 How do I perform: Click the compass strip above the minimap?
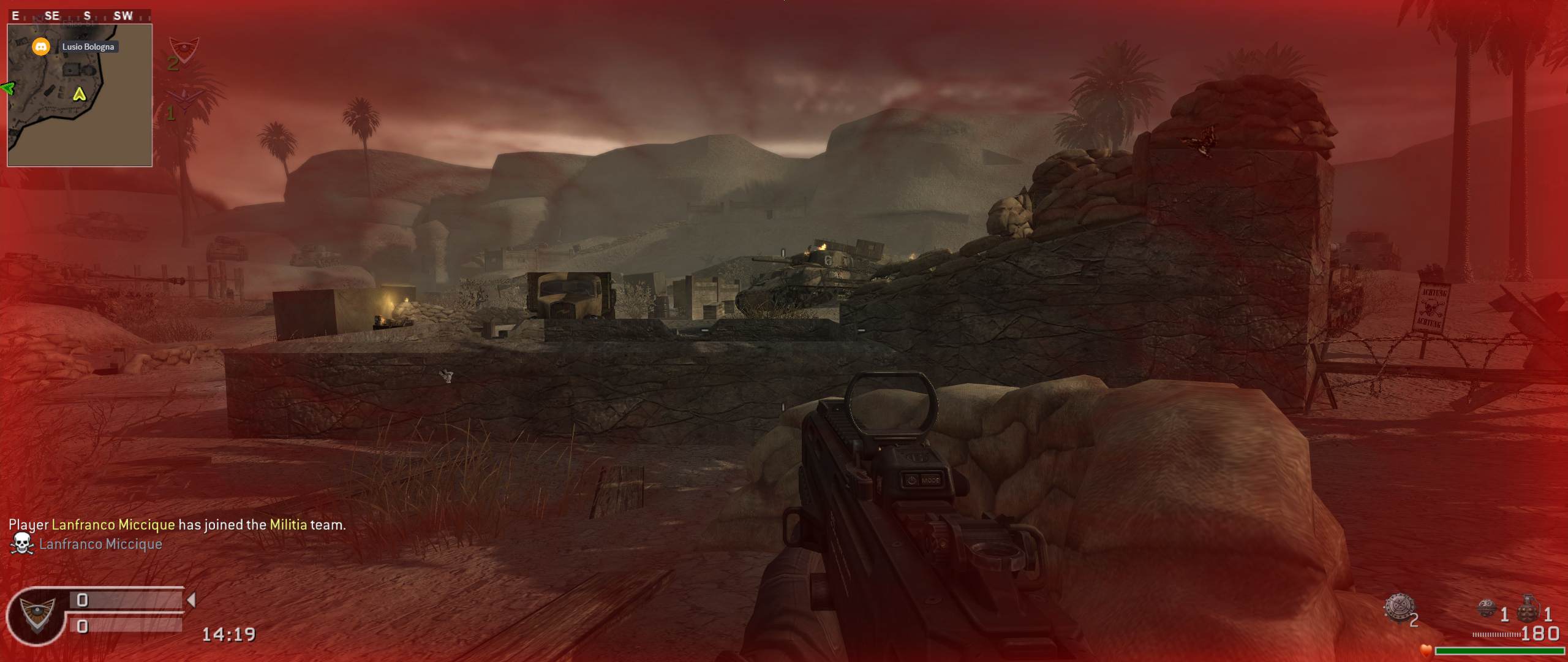80,16
